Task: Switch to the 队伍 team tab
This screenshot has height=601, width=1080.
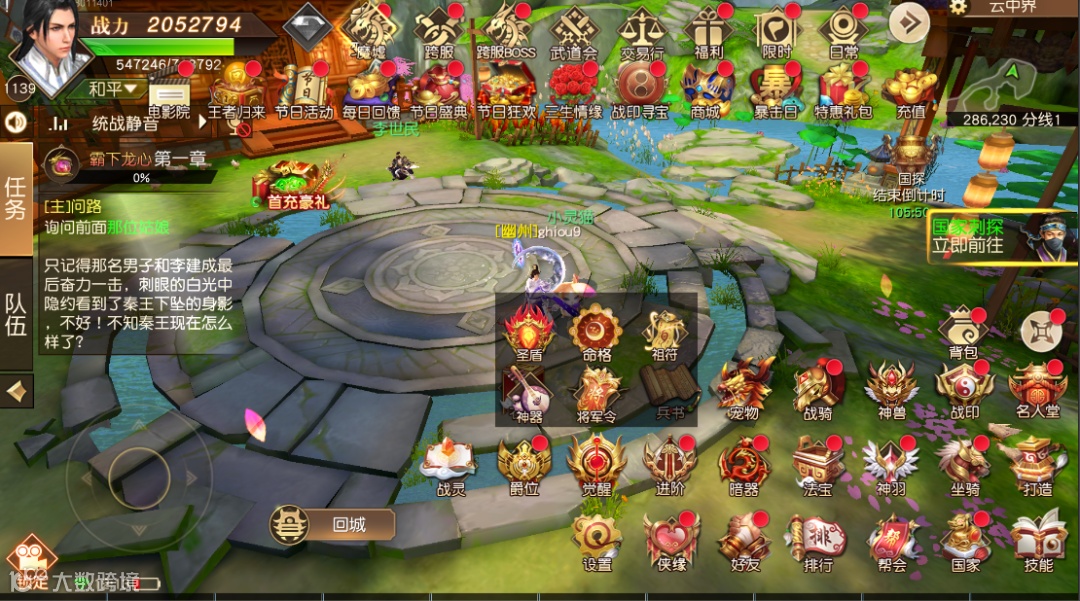Action: tap(16, 316)
